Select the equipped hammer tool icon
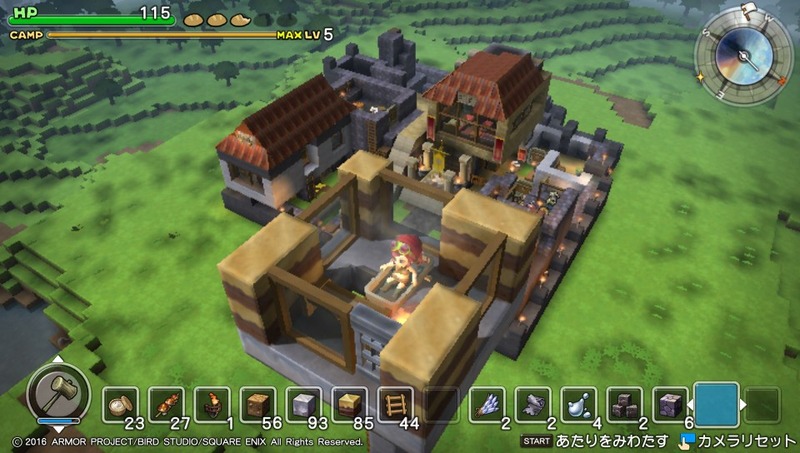This screenshot has height=453, width=800. pyautogui.click(x=51, y=388)
